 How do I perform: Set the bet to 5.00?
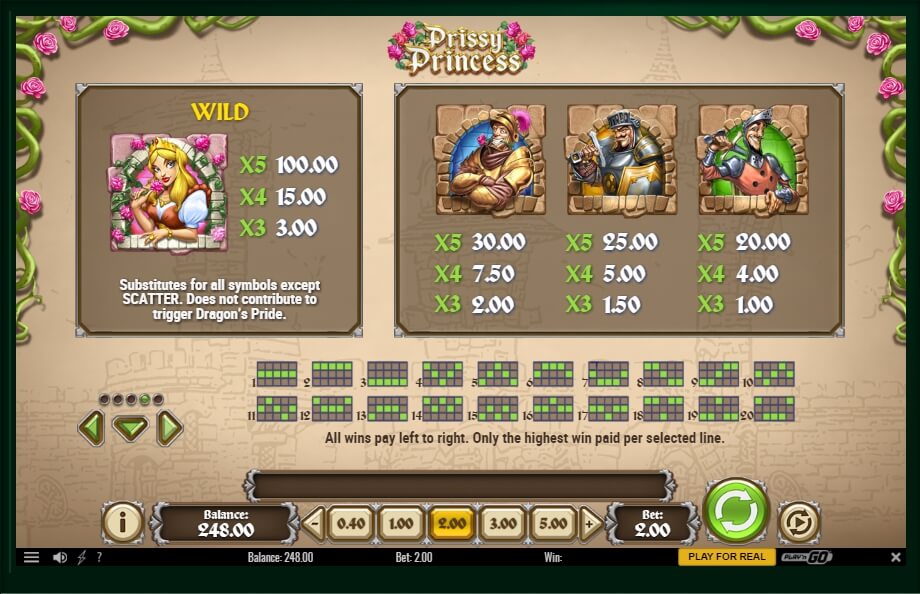click(x=552, y=523)
